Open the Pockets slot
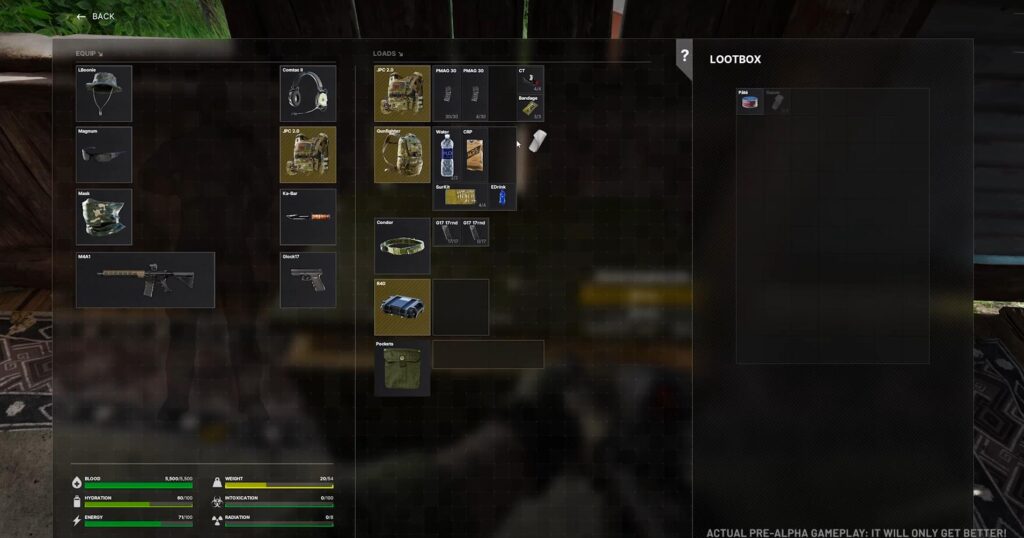Viewport: 1024px width, 538px height. point(402,368)
